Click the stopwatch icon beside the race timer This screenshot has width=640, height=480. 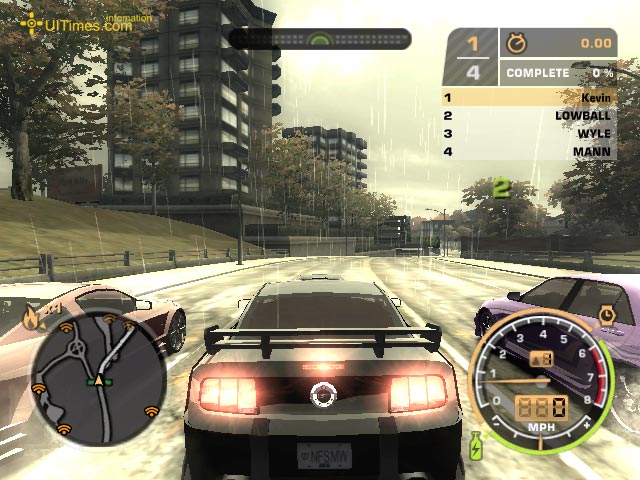tap(517, 43)
